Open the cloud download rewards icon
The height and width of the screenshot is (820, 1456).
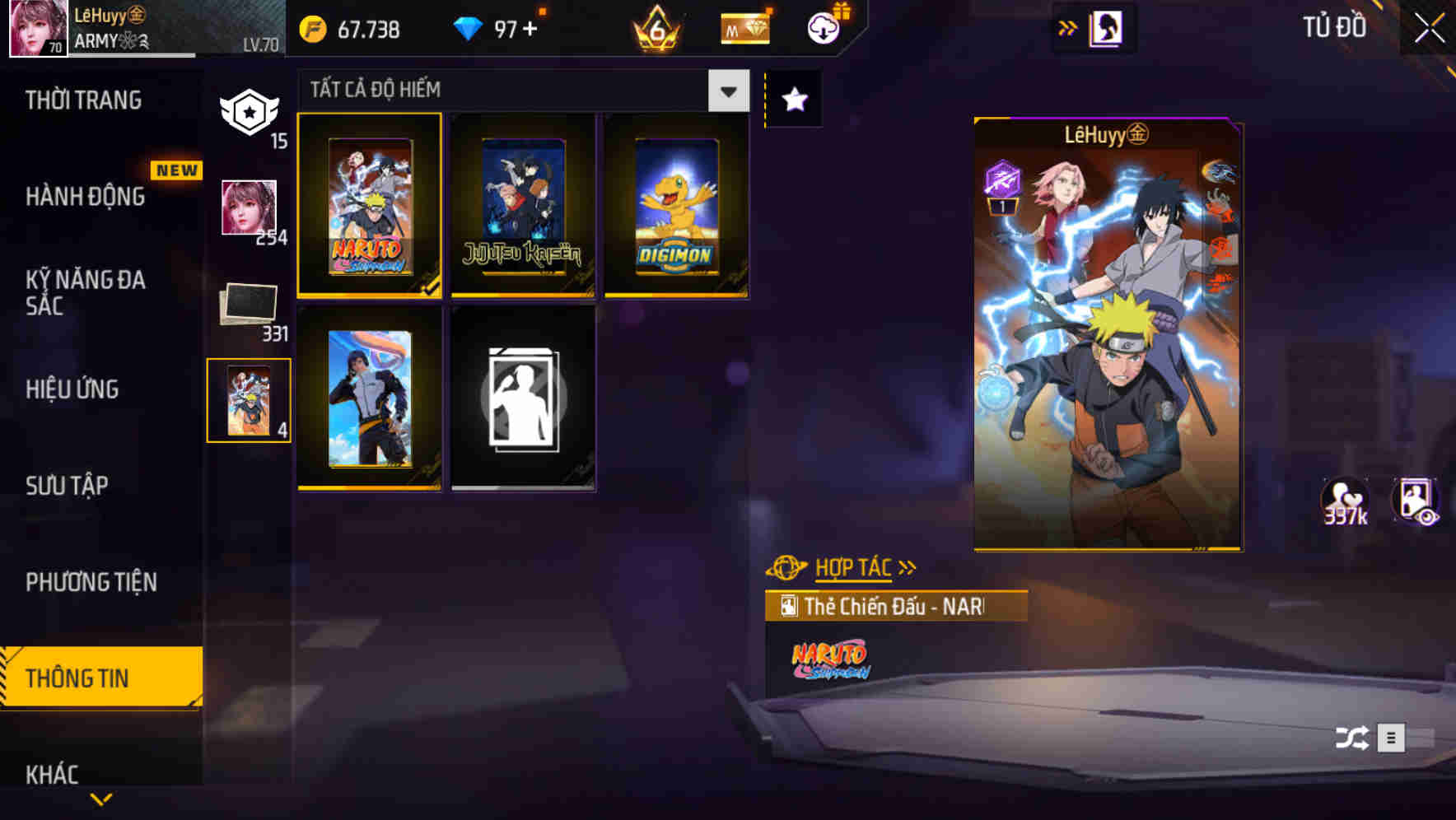[x=824, y=27]
